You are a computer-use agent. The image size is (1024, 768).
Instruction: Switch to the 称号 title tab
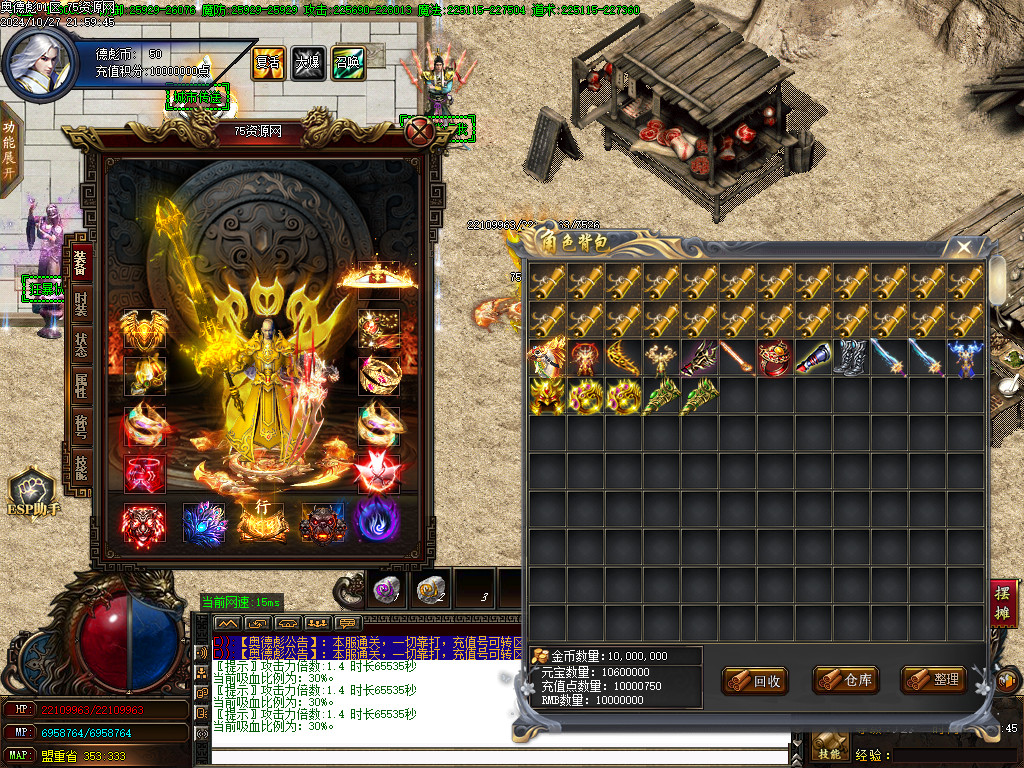tap(81, 429)
